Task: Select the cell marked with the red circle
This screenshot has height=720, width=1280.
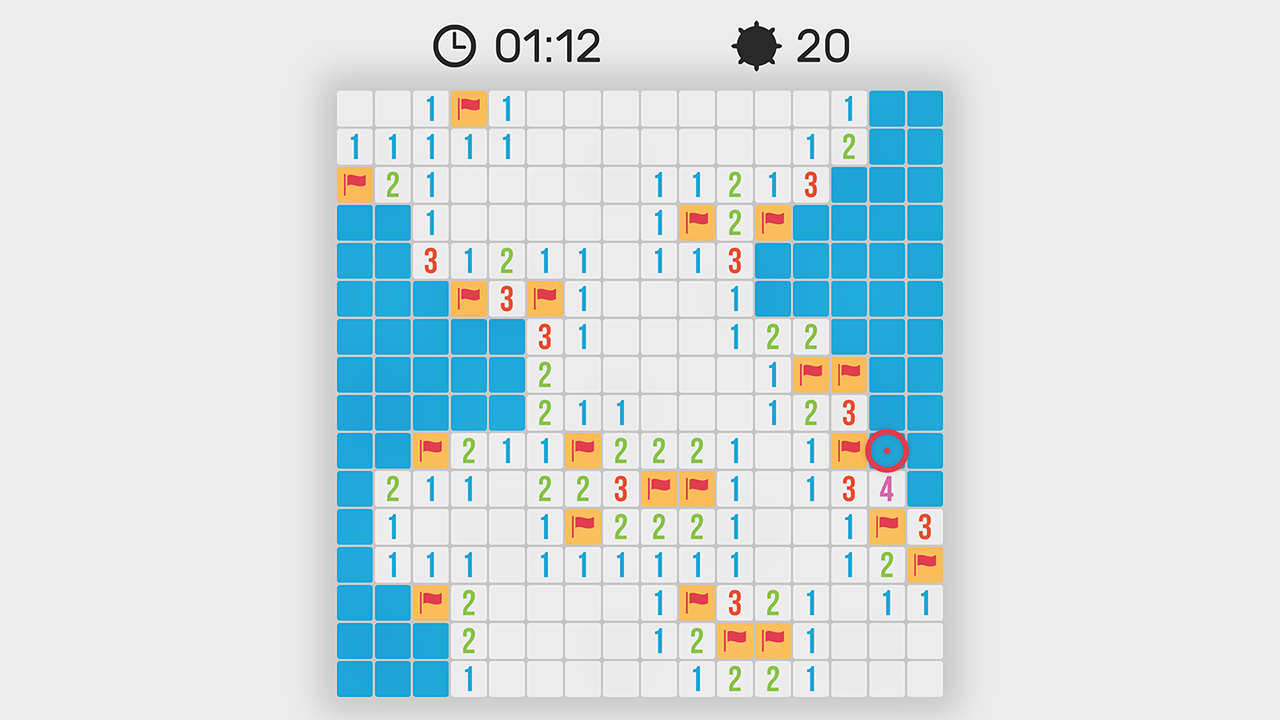Action: click(886, 451)
